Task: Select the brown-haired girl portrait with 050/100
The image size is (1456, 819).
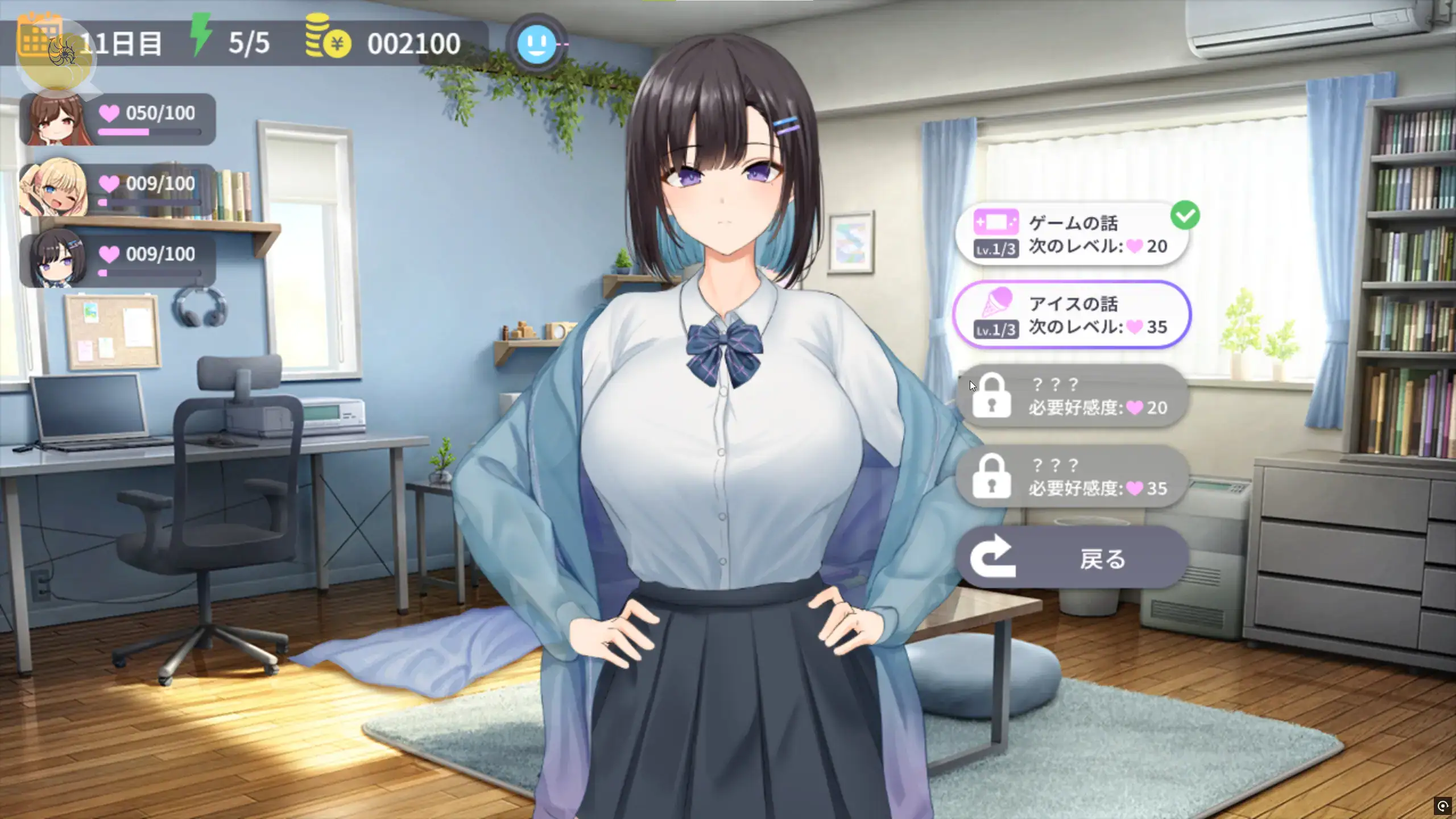Action: [x=56, y=119]
